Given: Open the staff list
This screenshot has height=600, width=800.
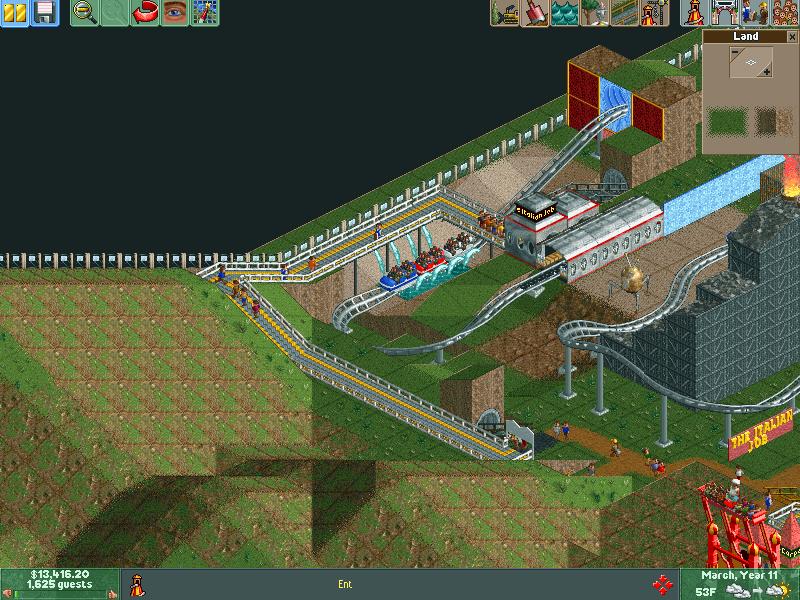Looking at the screenshot, I should click(x=753, y=13).
